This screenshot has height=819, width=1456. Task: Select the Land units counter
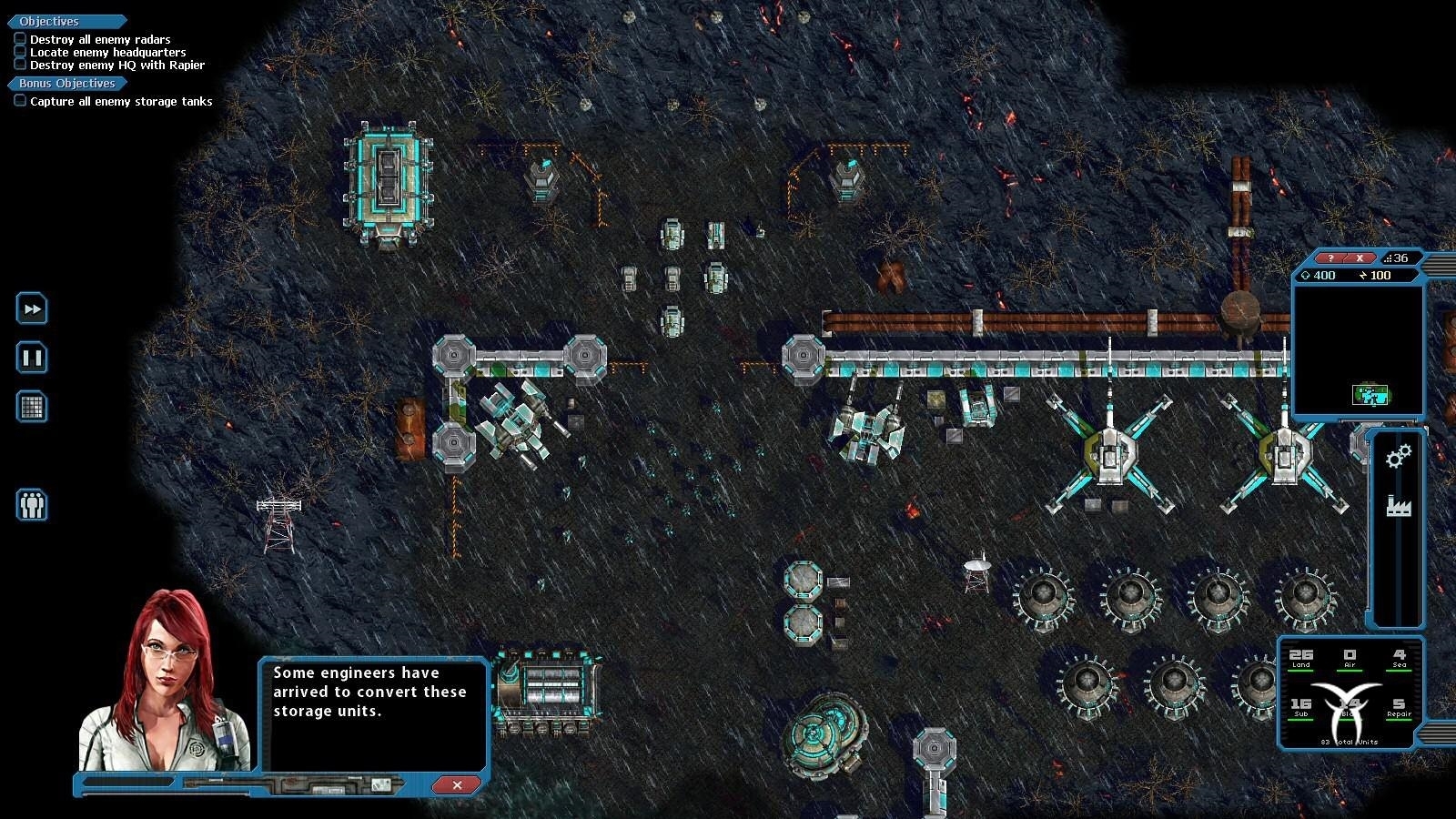(1301, 658)
